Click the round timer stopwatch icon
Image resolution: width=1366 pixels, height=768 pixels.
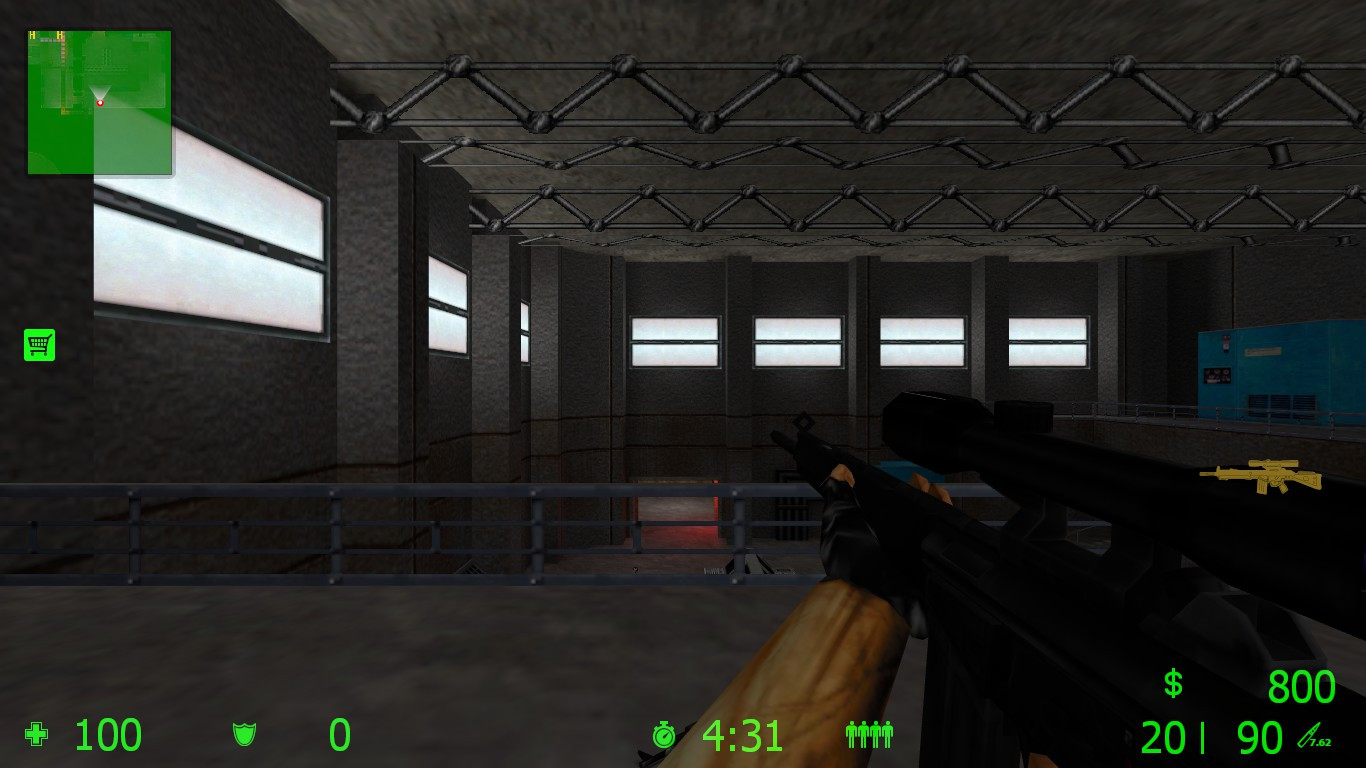click(666, 734)
